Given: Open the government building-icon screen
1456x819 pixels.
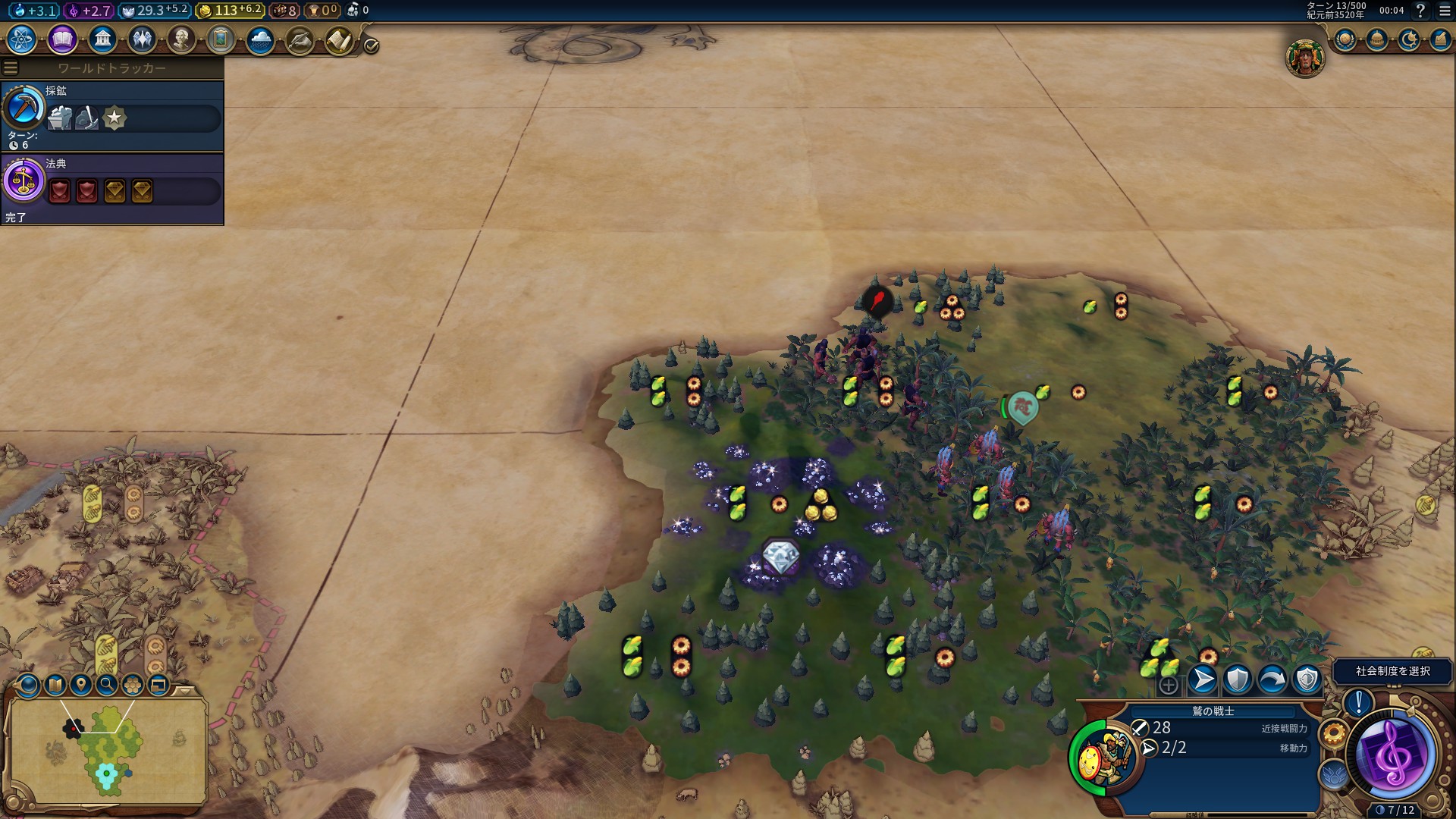Looking at the screenshot, I should (x=102, y=39).
